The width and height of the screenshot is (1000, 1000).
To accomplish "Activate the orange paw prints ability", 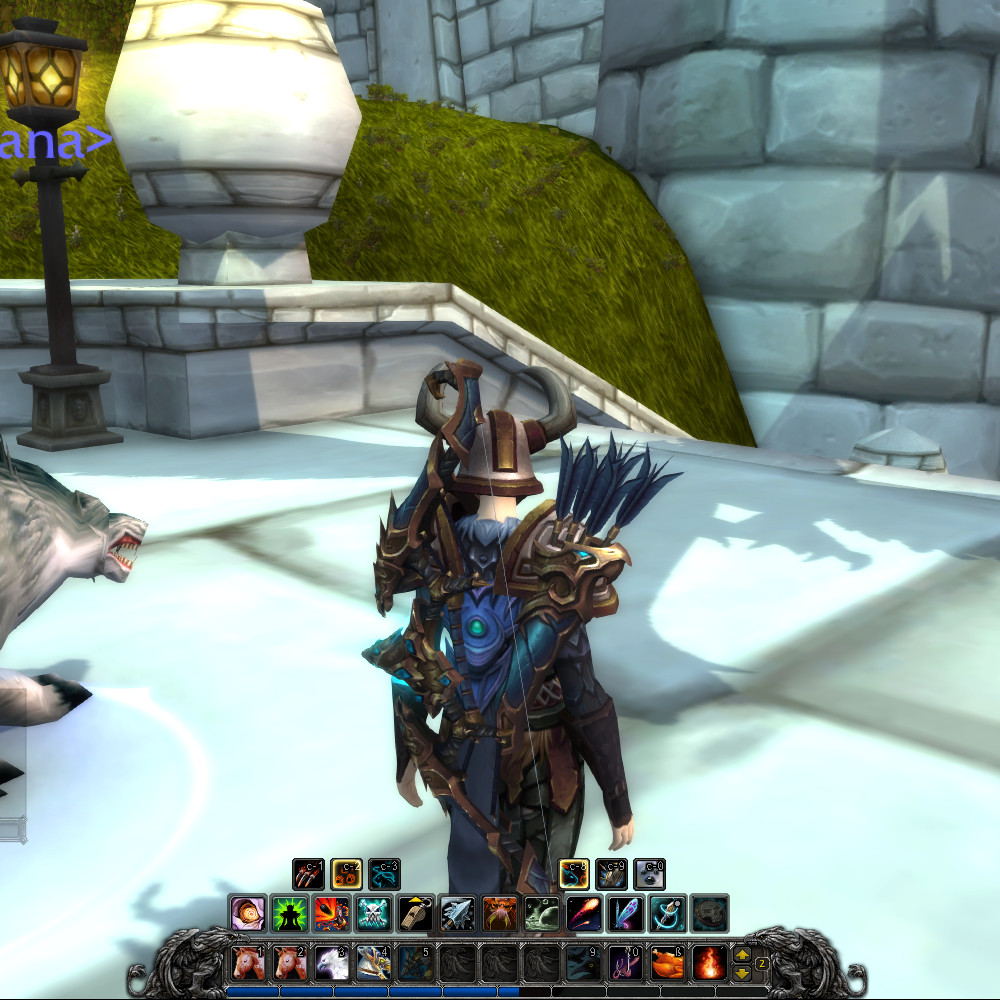I will point(346,874).
